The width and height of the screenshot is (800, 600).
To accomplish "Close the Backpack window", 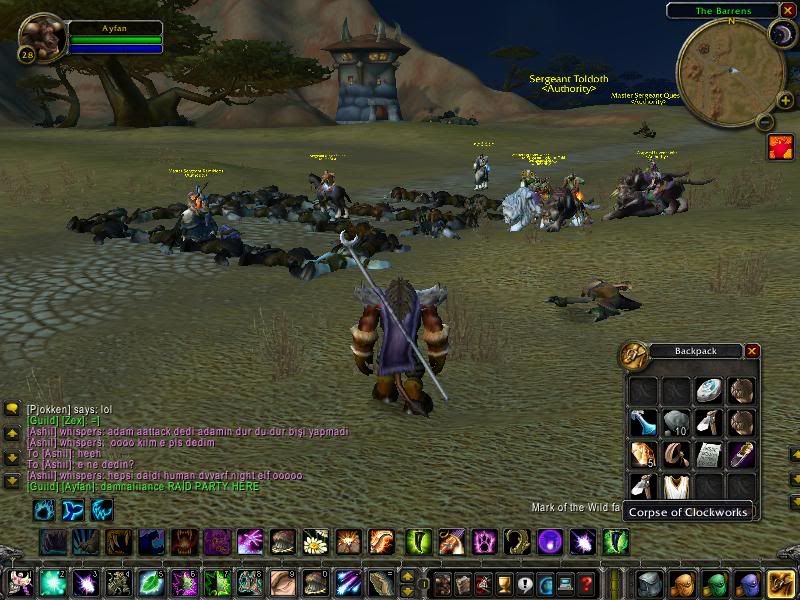I will pyautogui.click(x=752, y=351).
